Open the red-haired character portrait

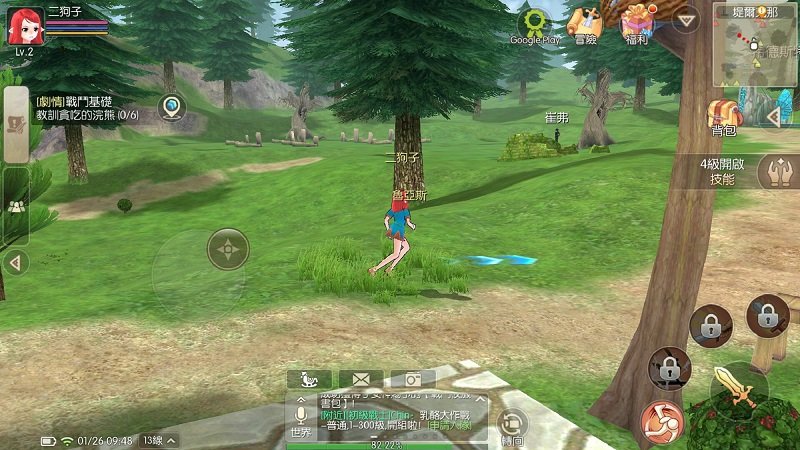tap(24, 26)
